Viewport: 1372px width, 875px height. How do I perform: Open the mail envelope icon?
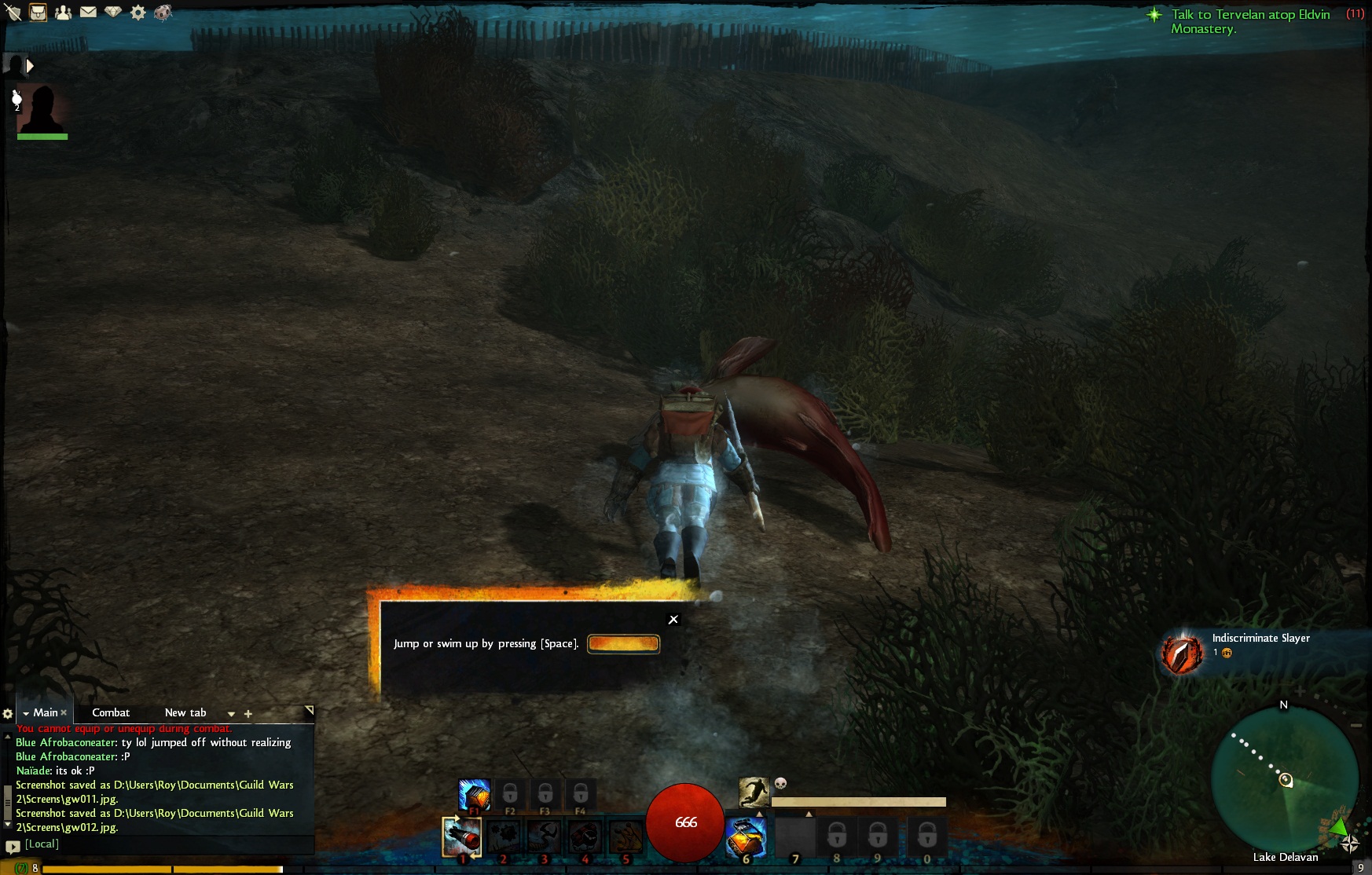click(x=88, y=13)
